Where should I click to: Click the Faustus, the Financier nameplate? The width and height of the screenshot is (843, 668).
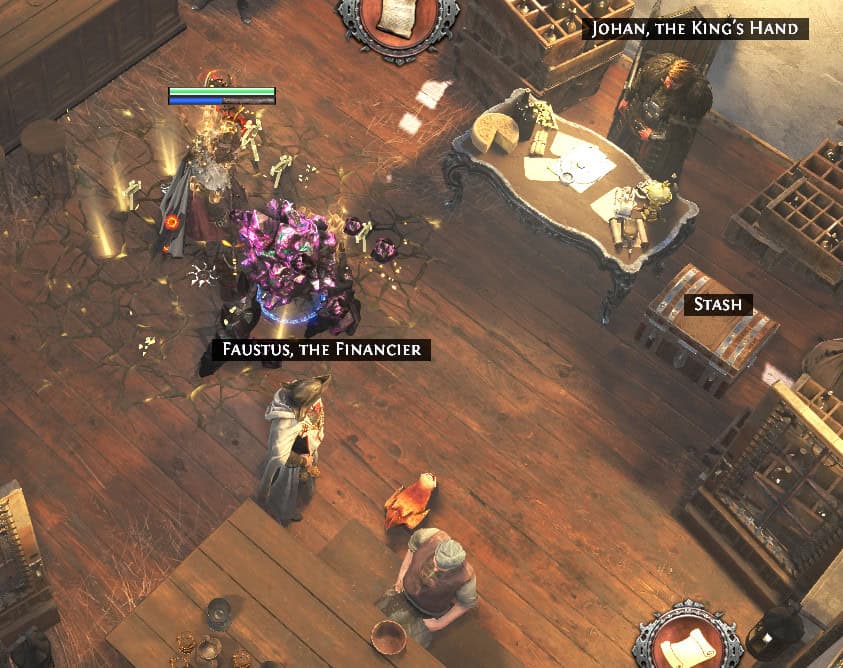(321, 350)
